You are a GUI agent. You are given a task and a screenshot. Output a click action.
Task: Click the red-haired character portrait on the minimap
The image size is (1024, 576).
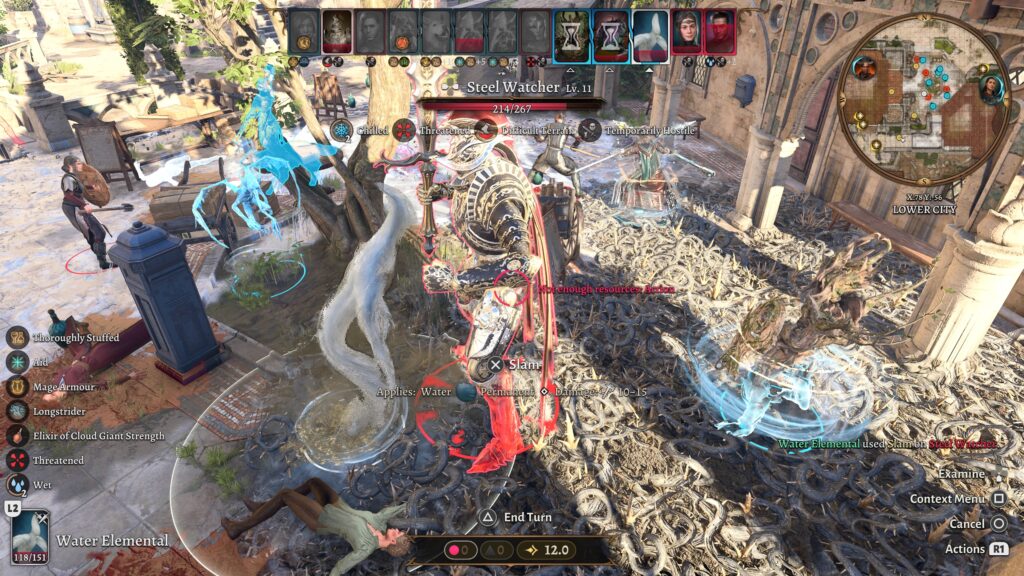point(864,68)
